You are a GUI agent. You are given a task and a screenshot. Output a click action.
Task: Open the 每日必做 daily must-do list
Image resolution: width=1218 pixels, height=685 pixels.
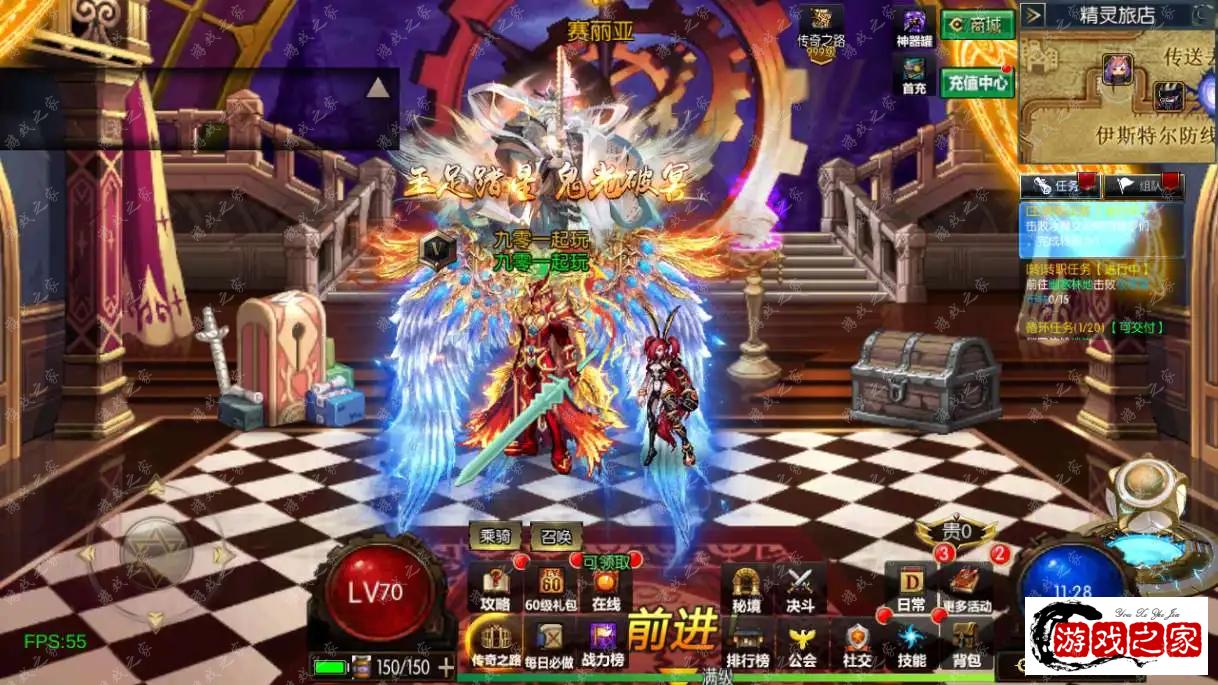click(x=551, y=643)
